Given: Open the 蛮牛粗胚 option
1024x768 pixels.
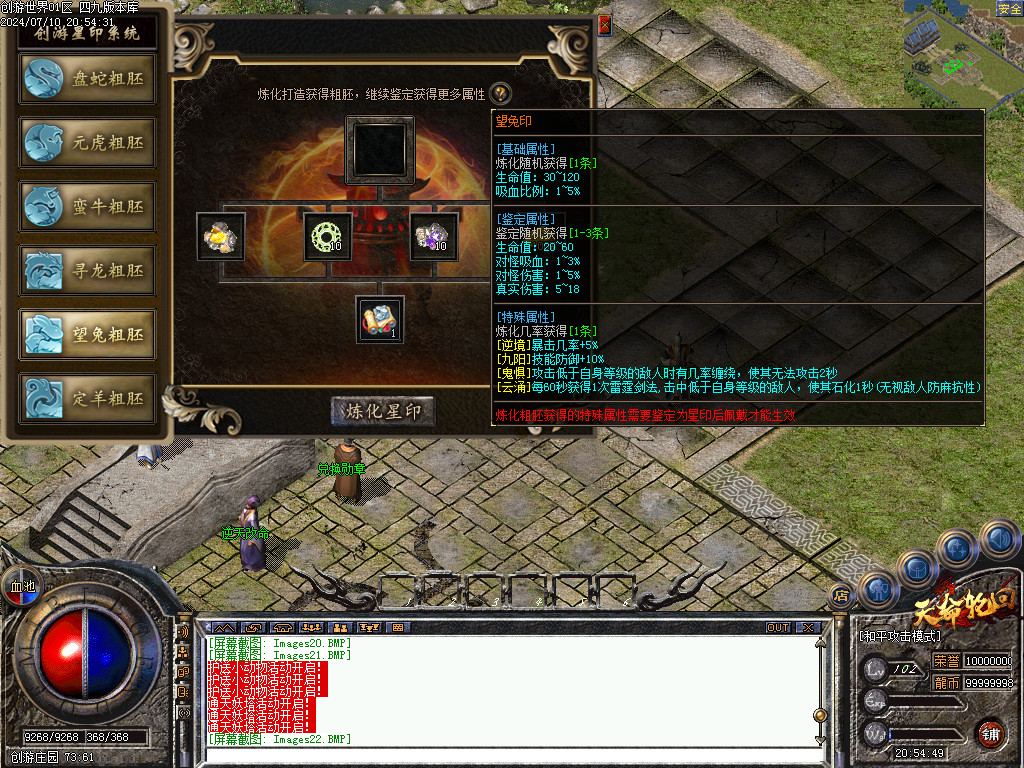Looking at the screenshot, I should [x=87, y=207].
